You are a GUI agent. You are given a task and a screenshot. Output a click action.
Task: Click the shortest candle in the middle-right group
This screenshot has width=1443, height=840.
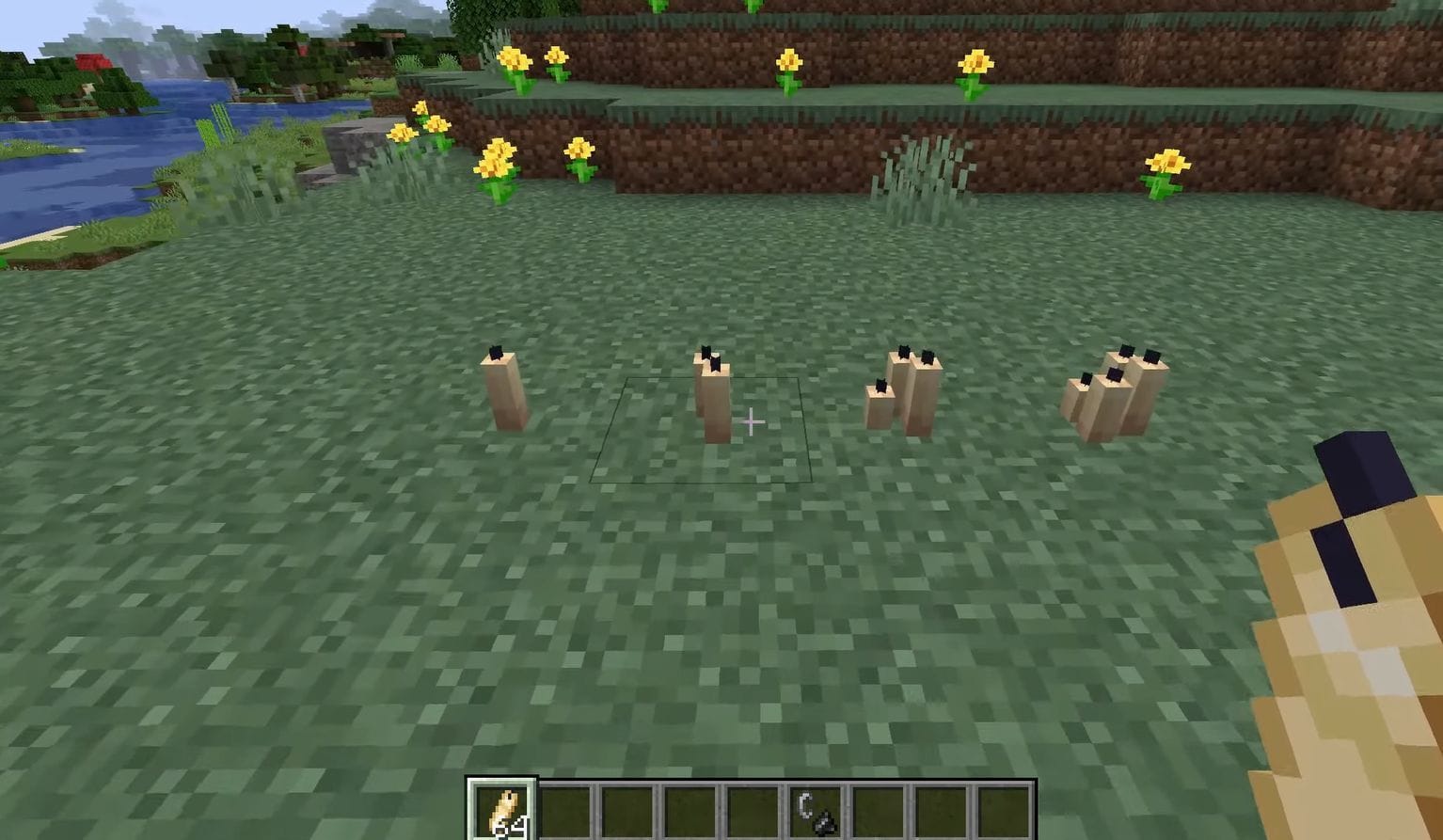[x=879, y=404]
